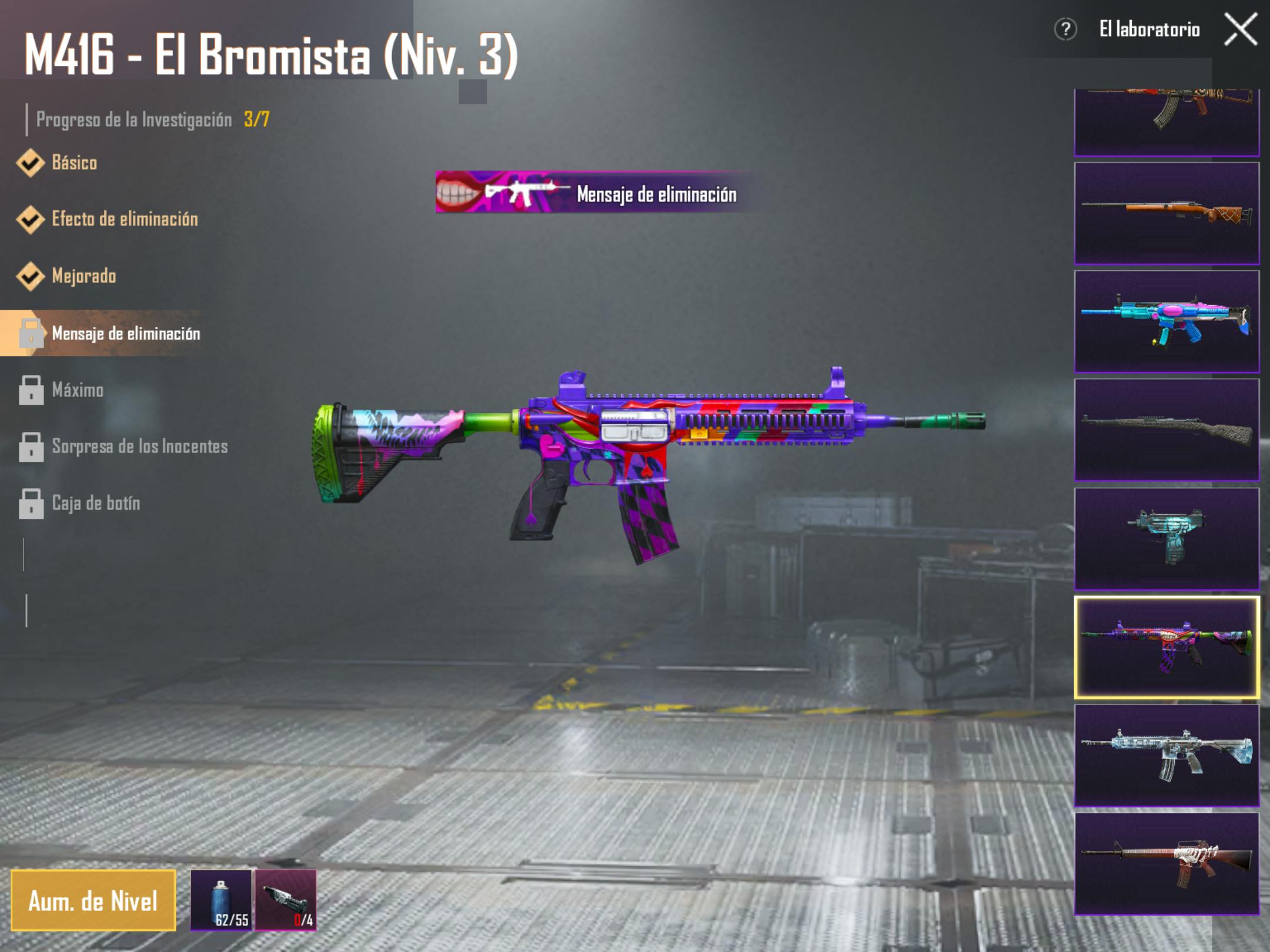Select the cyan and pink rifle skin

(1167, 321)
